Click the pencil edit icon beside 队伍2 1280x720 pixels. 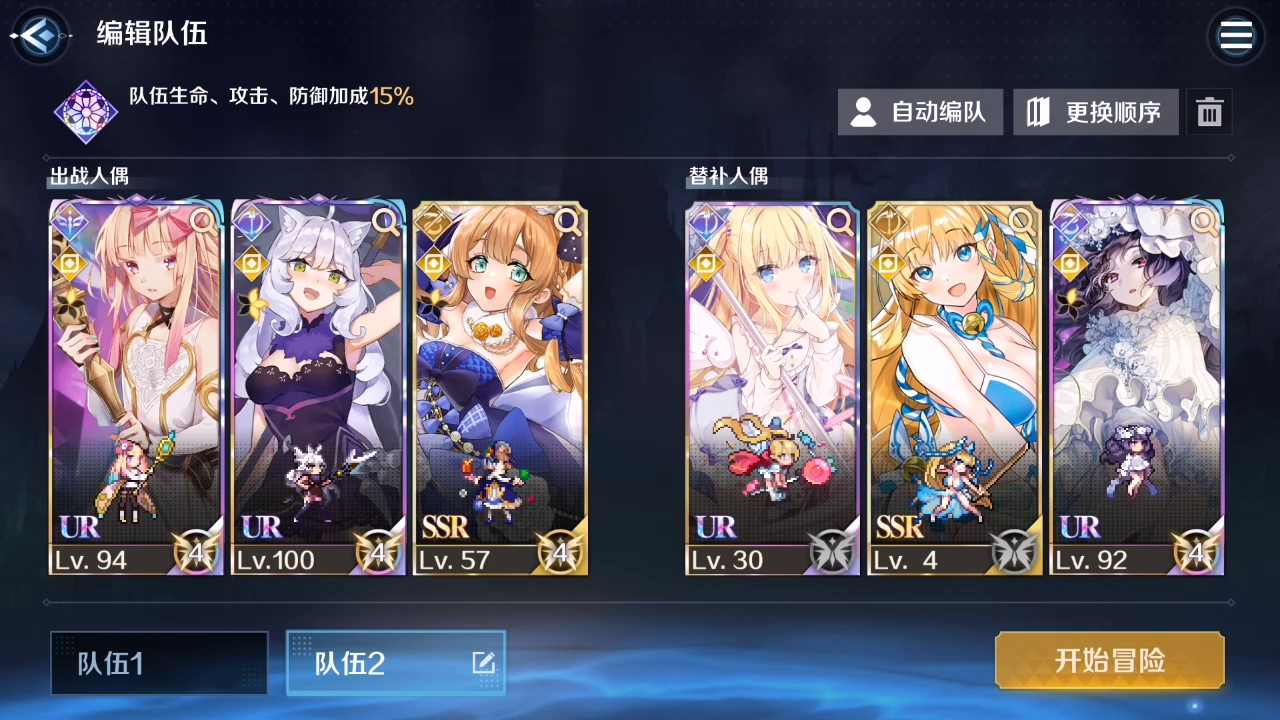[482, 663]
